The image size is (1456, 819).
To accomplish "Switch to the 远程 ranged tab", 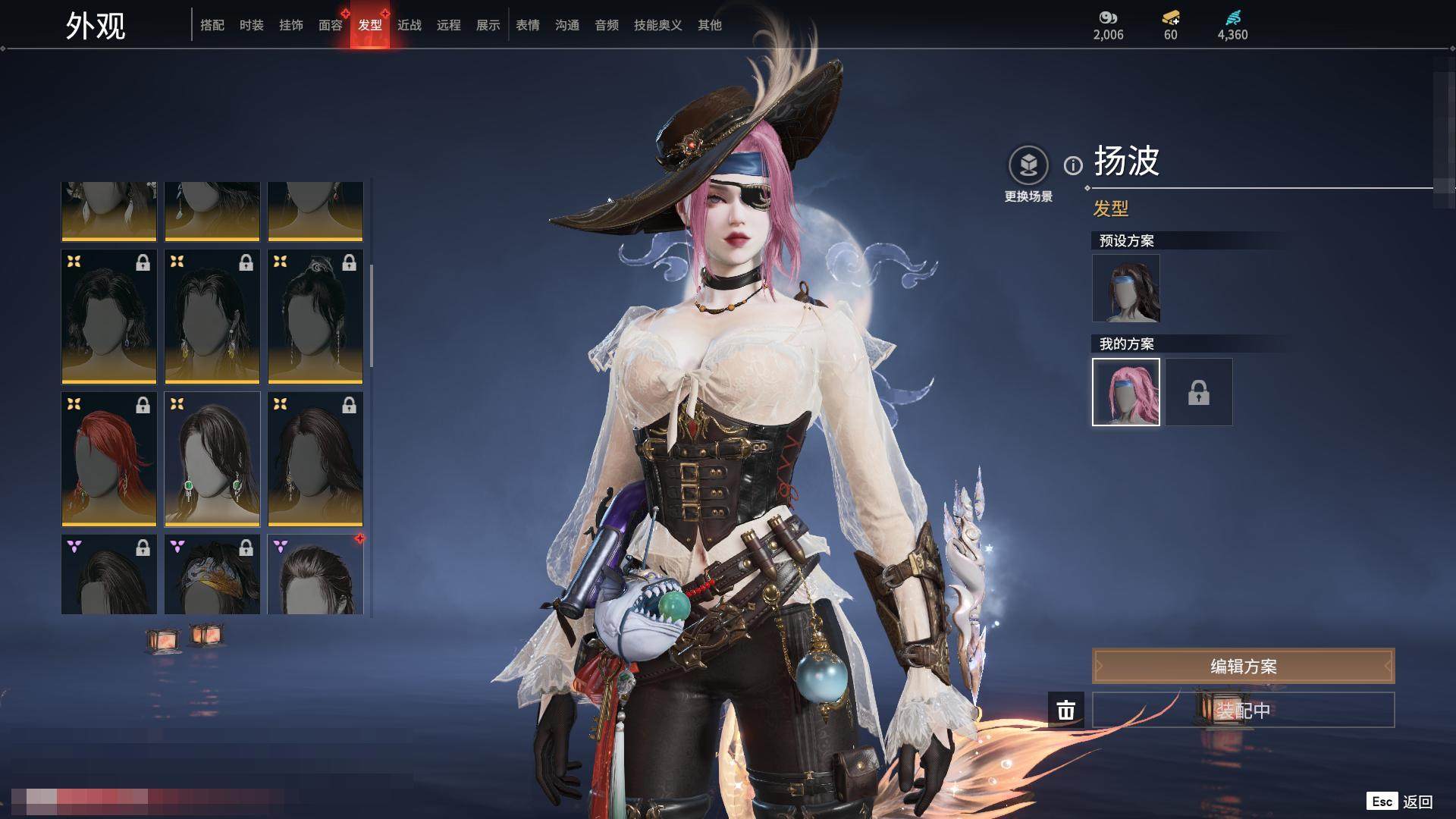I will point(449,25).
